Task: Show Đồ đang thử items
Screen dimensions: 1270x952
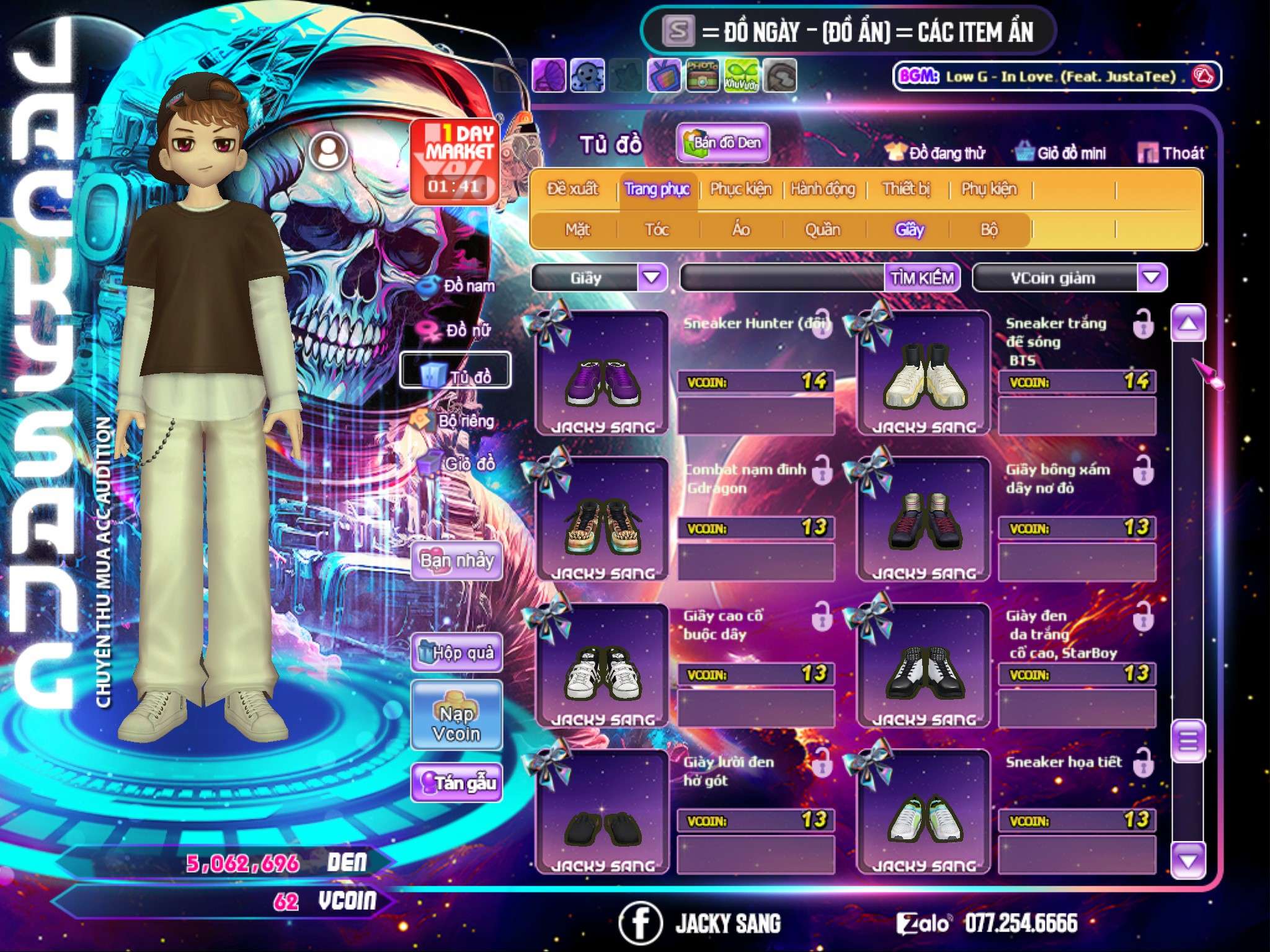Action: [x=935, y=153]
